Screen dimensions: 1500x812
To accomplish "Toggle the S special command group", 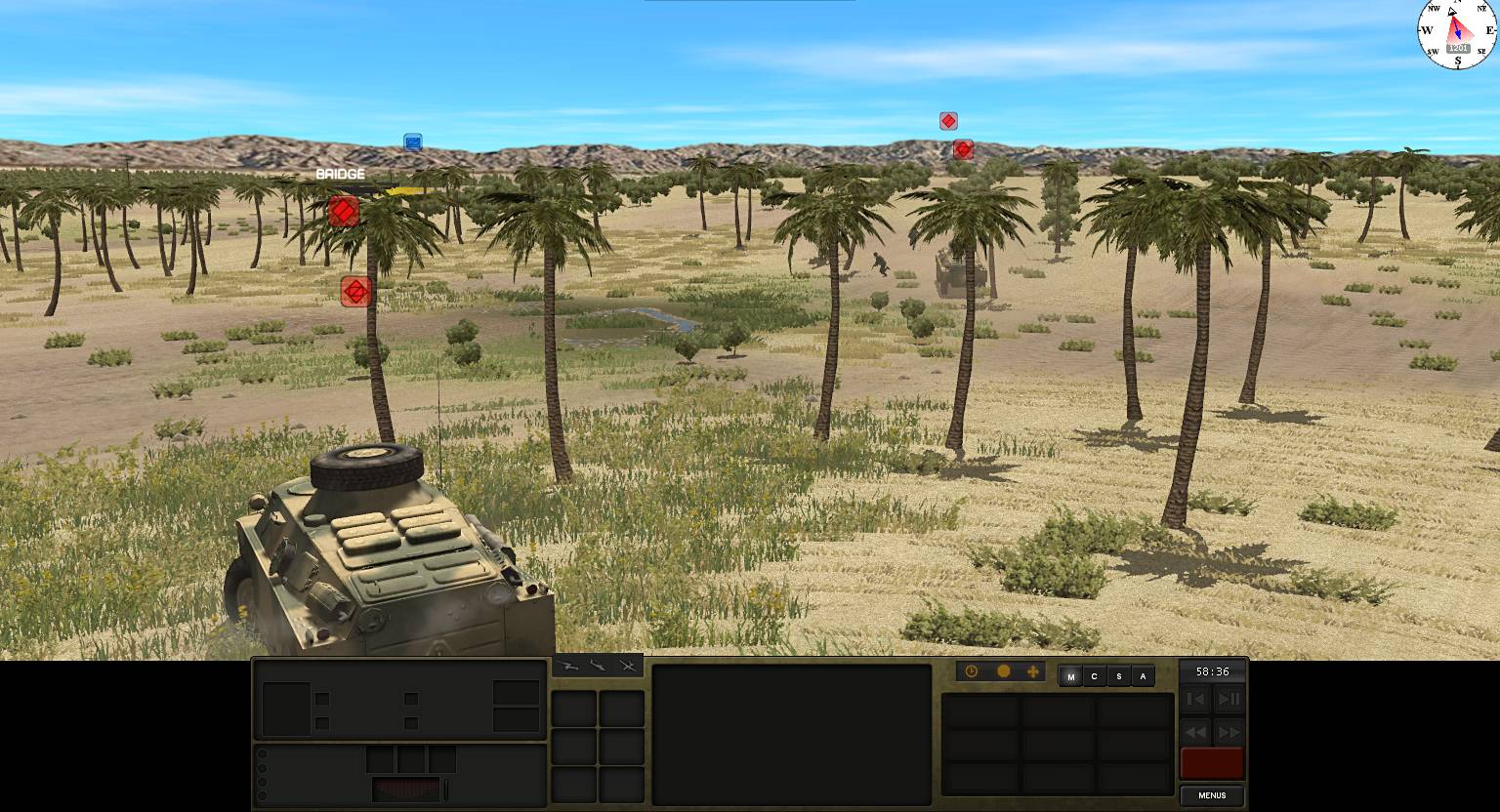I will [1118, 675].
